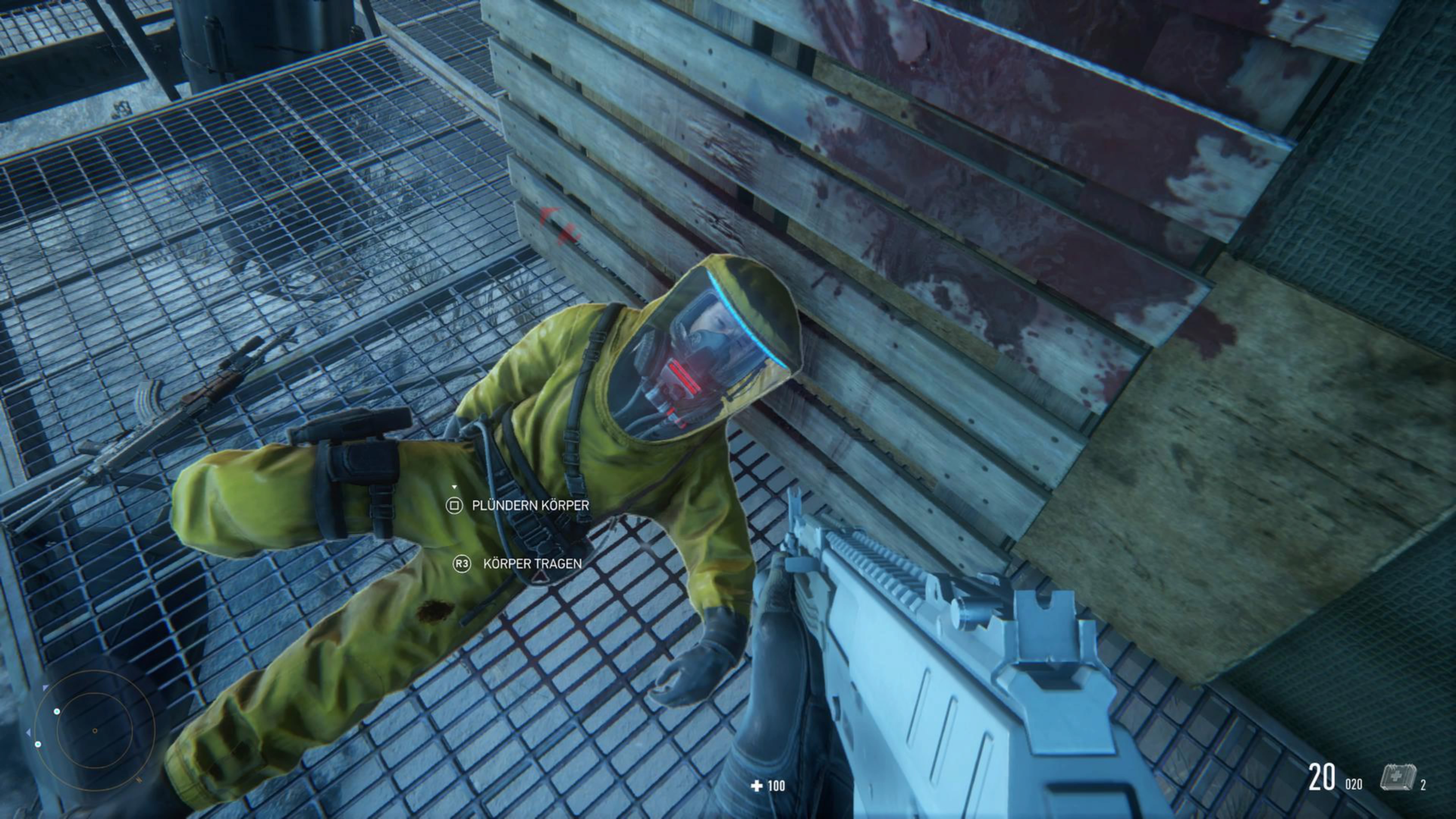Open the circular minimap radar
Screen dimensions: 1456x819
pos(94,730)
